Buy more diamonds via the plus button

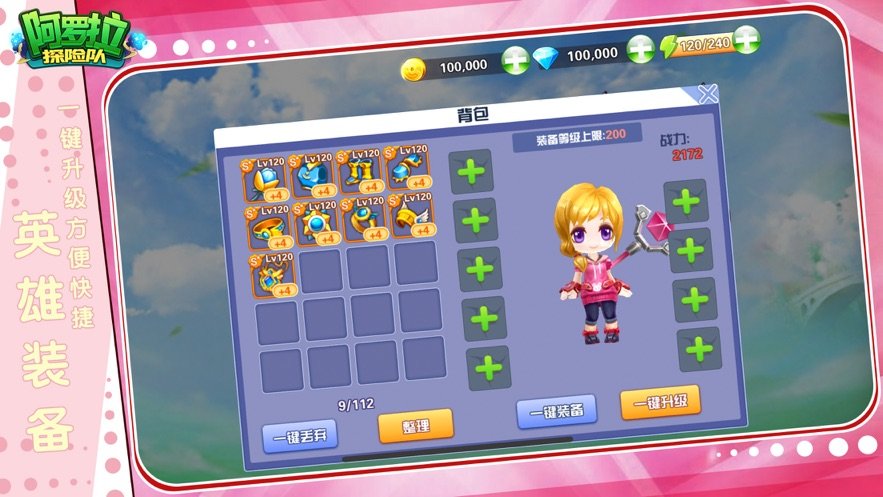(x=640, y=48)
